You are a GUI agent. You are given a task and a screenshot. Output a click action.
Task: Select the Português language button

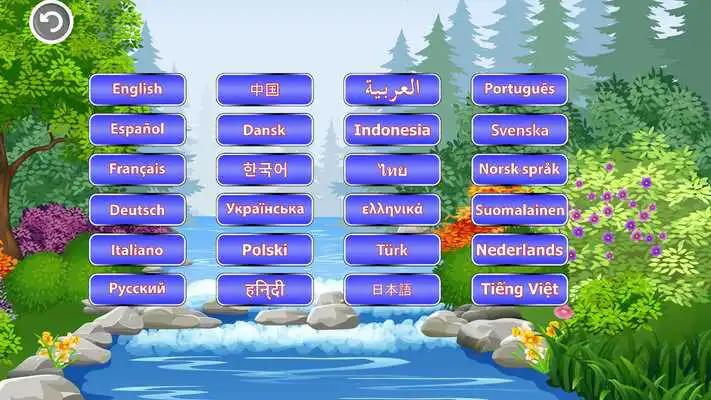[519, 89]
